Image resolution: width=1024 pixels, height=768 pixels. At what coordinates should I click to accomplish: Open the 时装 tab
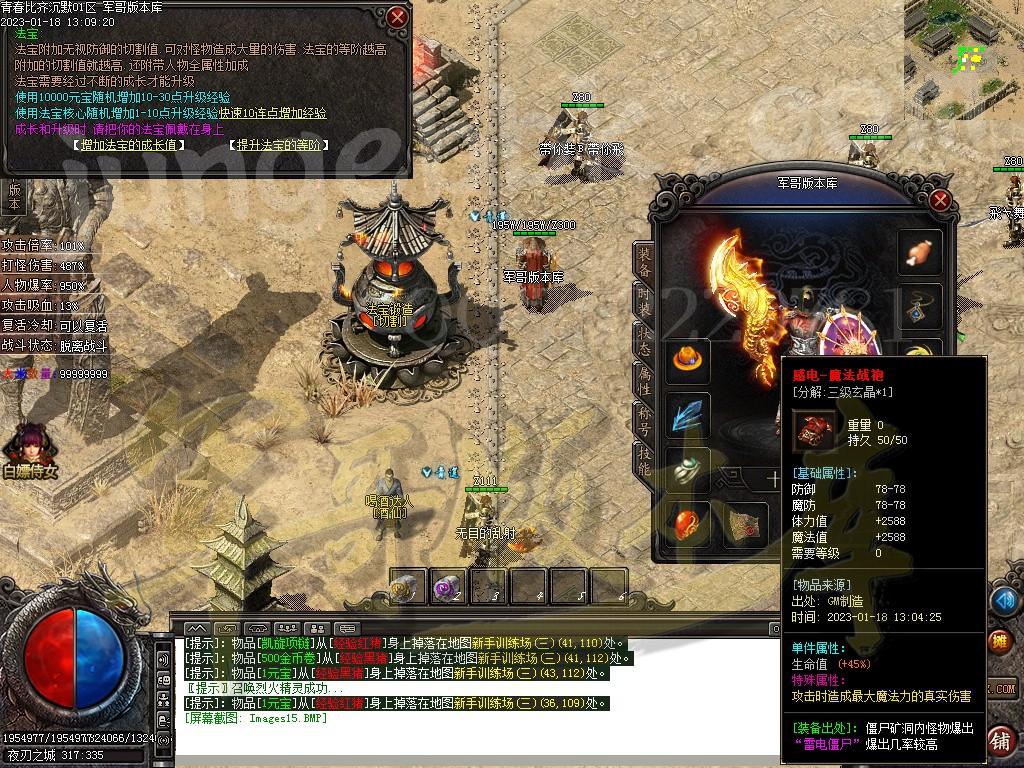tap(644, 301)
